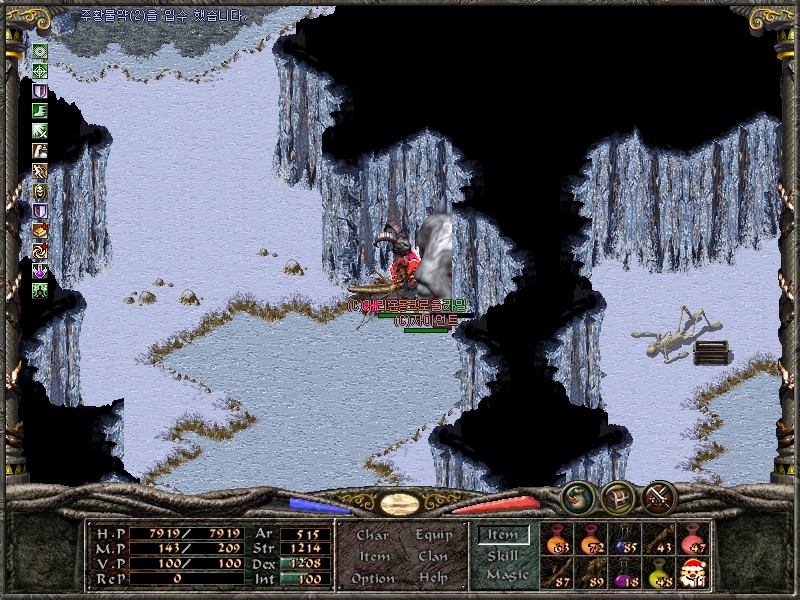Open the Help menu
Image resolution: width=800 pixels, height=600 pixels.
(x=432, y=578)
